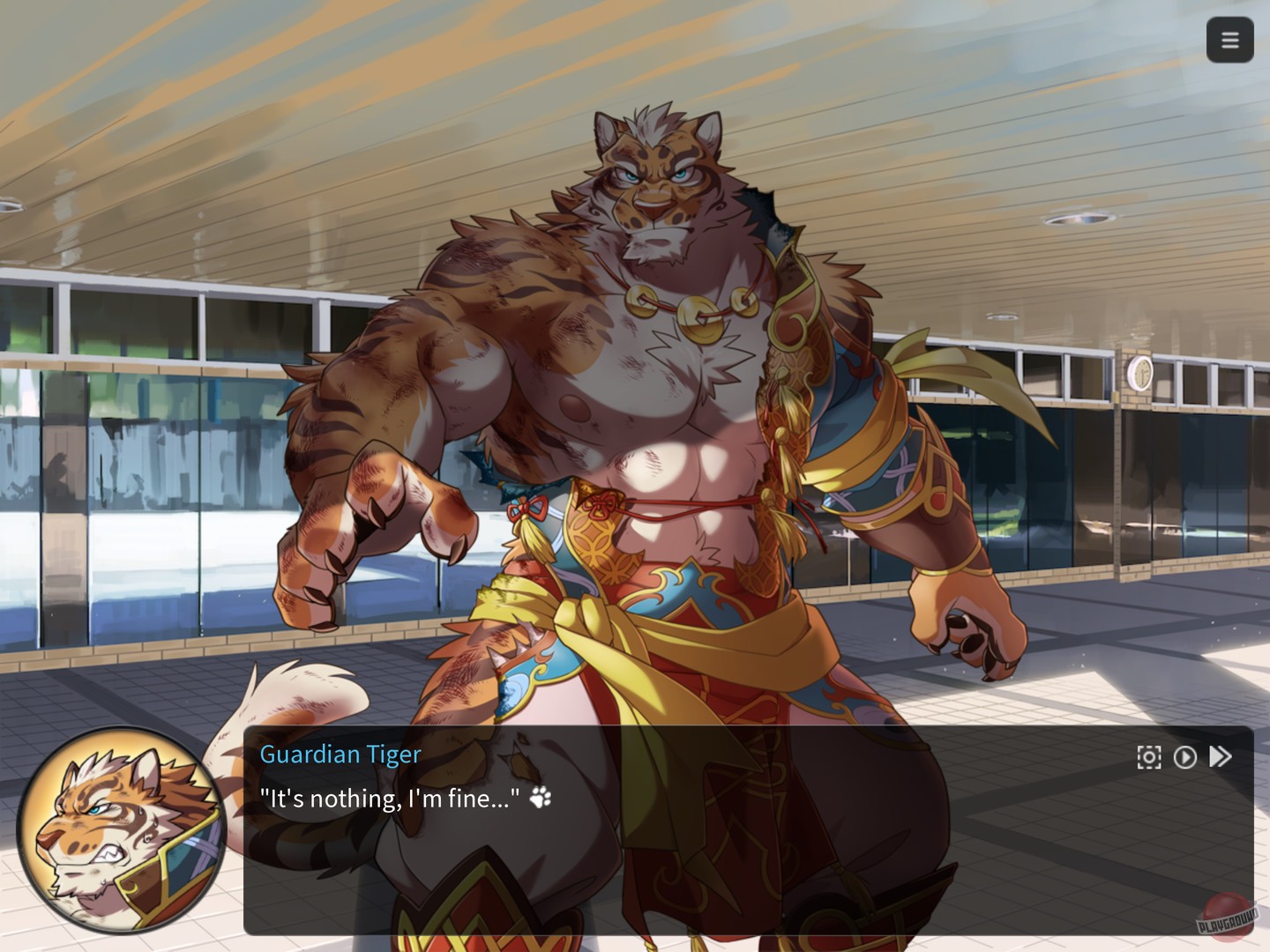Click the wall clock in the background
Viewport: 1270px width, 952px height.
point(1140,372)
